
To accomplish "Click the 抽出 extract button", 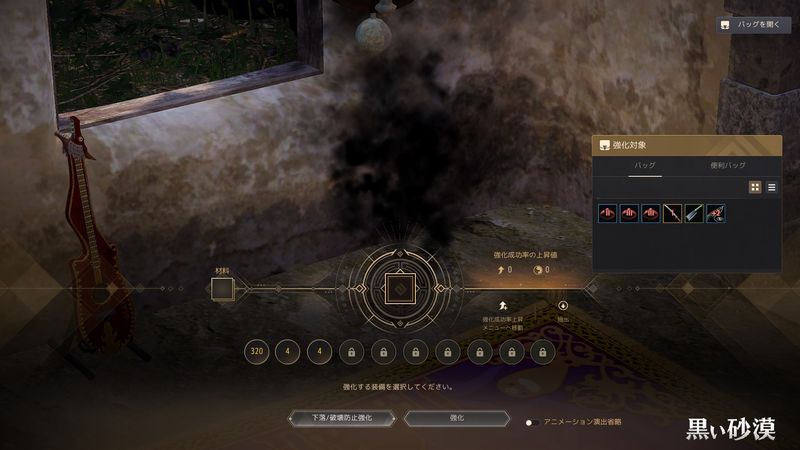I will [x=562, y=306].
